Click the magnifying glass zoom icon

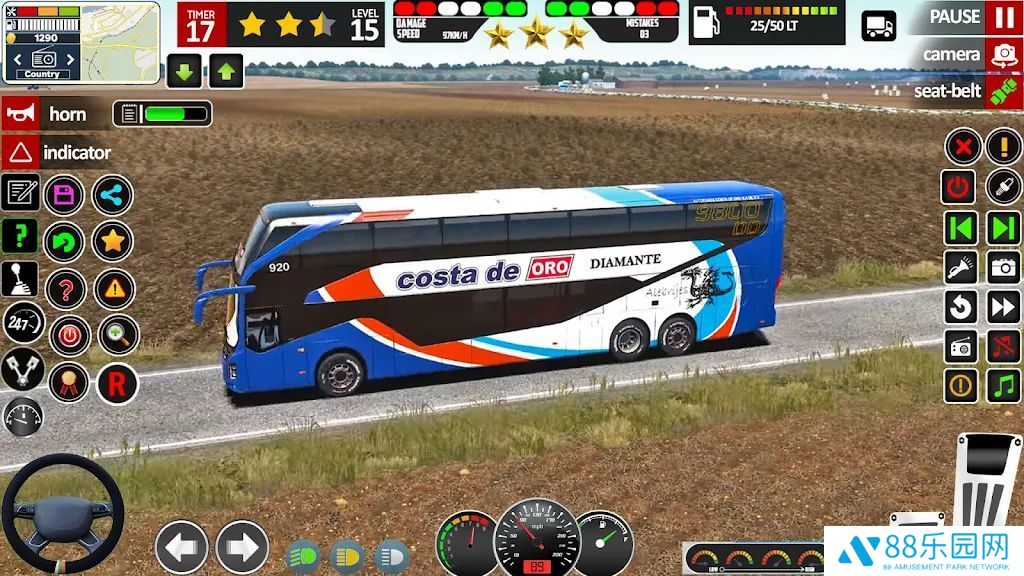[117, 336]
